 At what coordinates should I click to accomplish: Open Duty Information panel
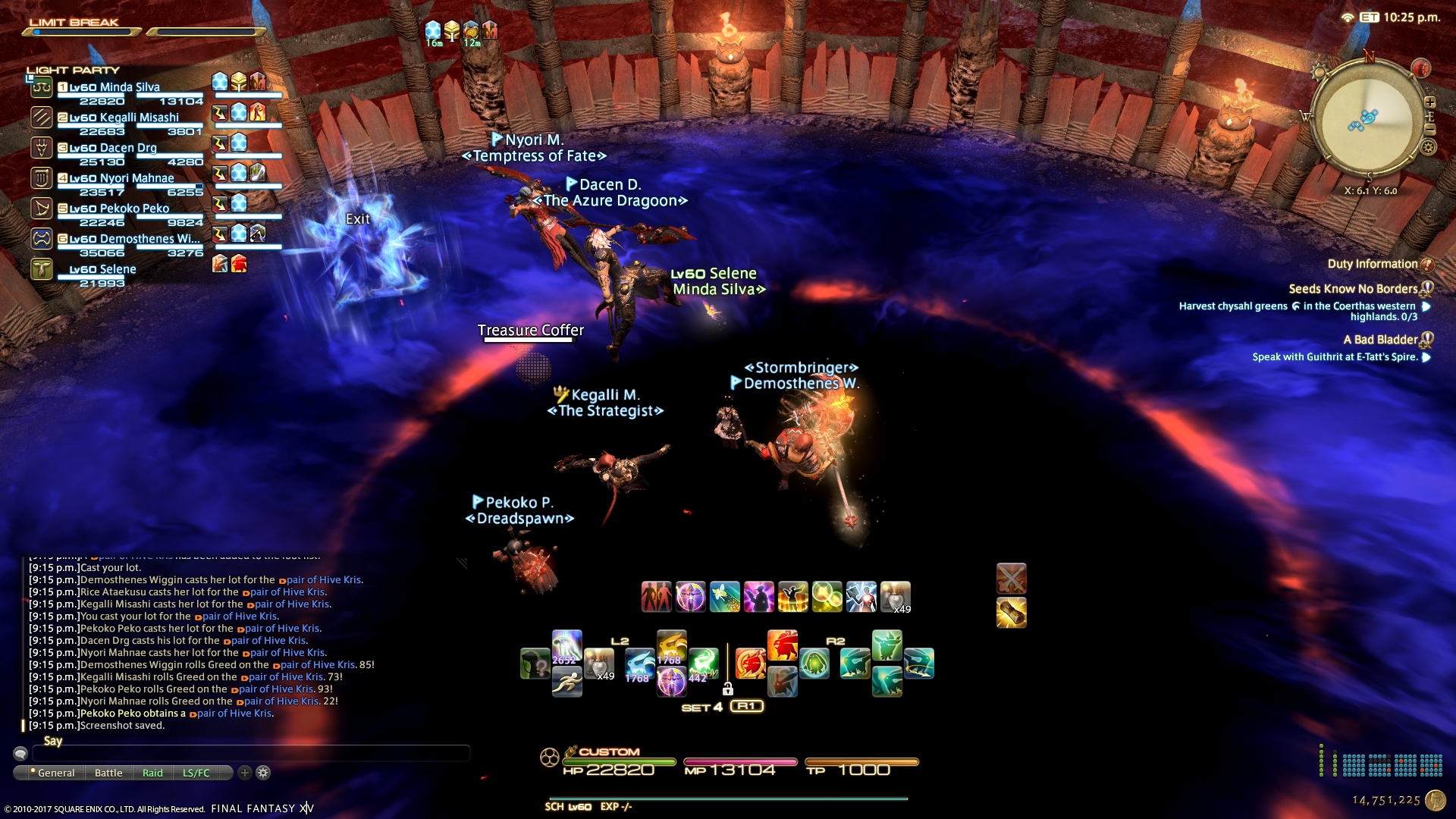click(x=1373, y=264)
